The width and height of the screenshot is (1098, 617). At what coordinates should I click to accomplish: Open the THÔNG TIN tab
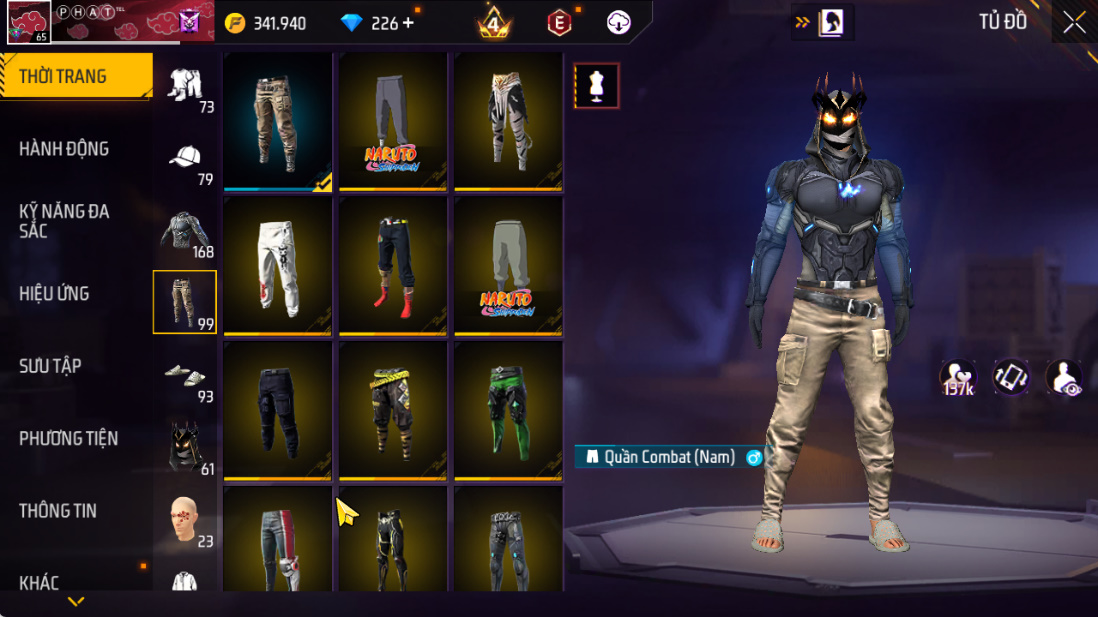click(x=58, y=511)
